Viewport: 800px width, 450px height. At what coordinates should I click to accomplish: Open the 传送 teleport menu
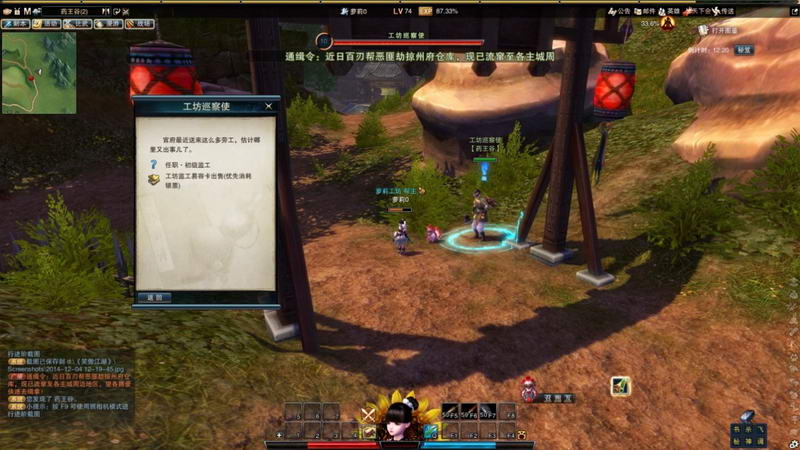click(728, 11)
